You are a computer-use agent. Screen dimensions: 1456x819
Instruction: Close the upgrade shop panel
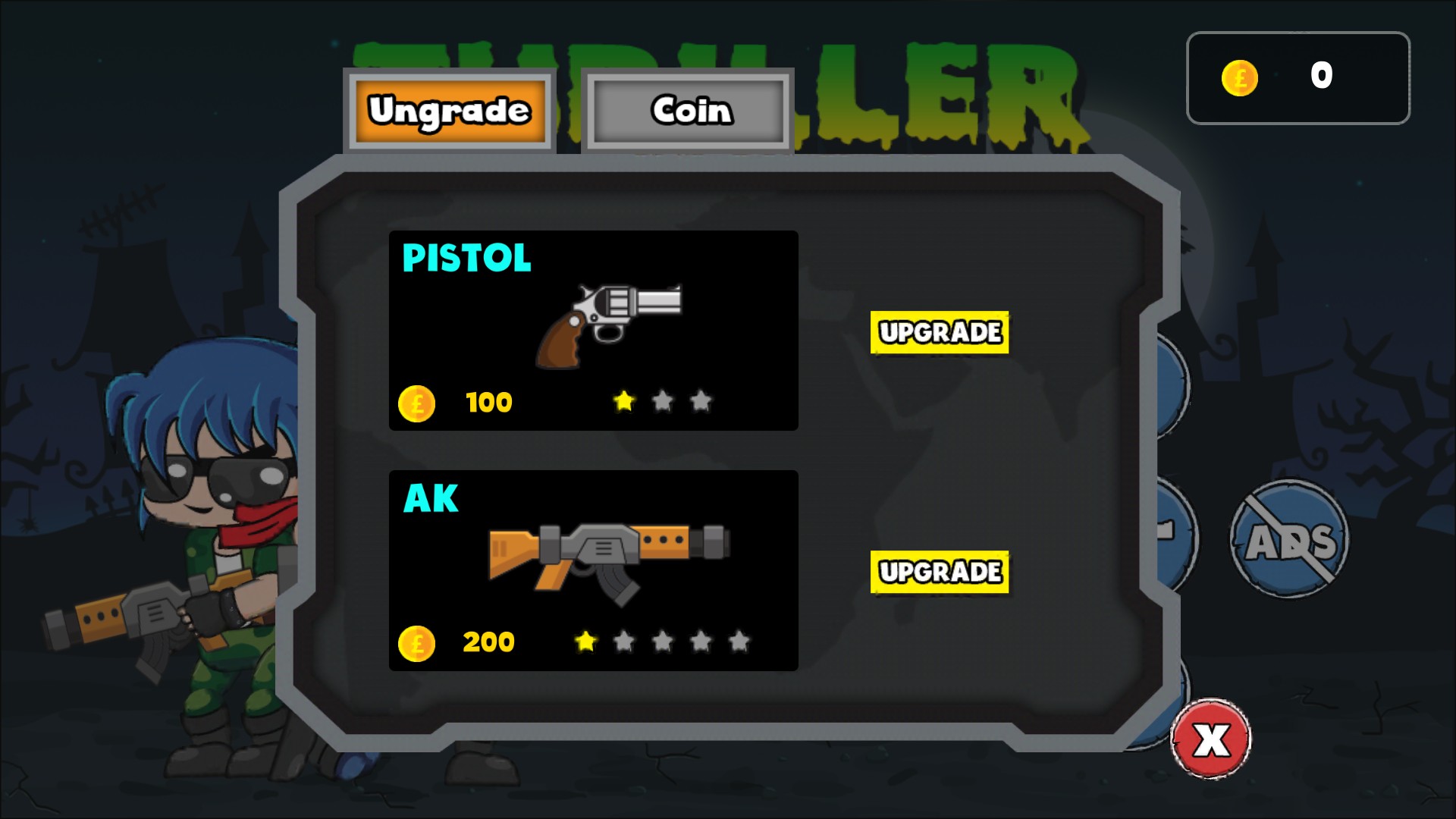1211,739
